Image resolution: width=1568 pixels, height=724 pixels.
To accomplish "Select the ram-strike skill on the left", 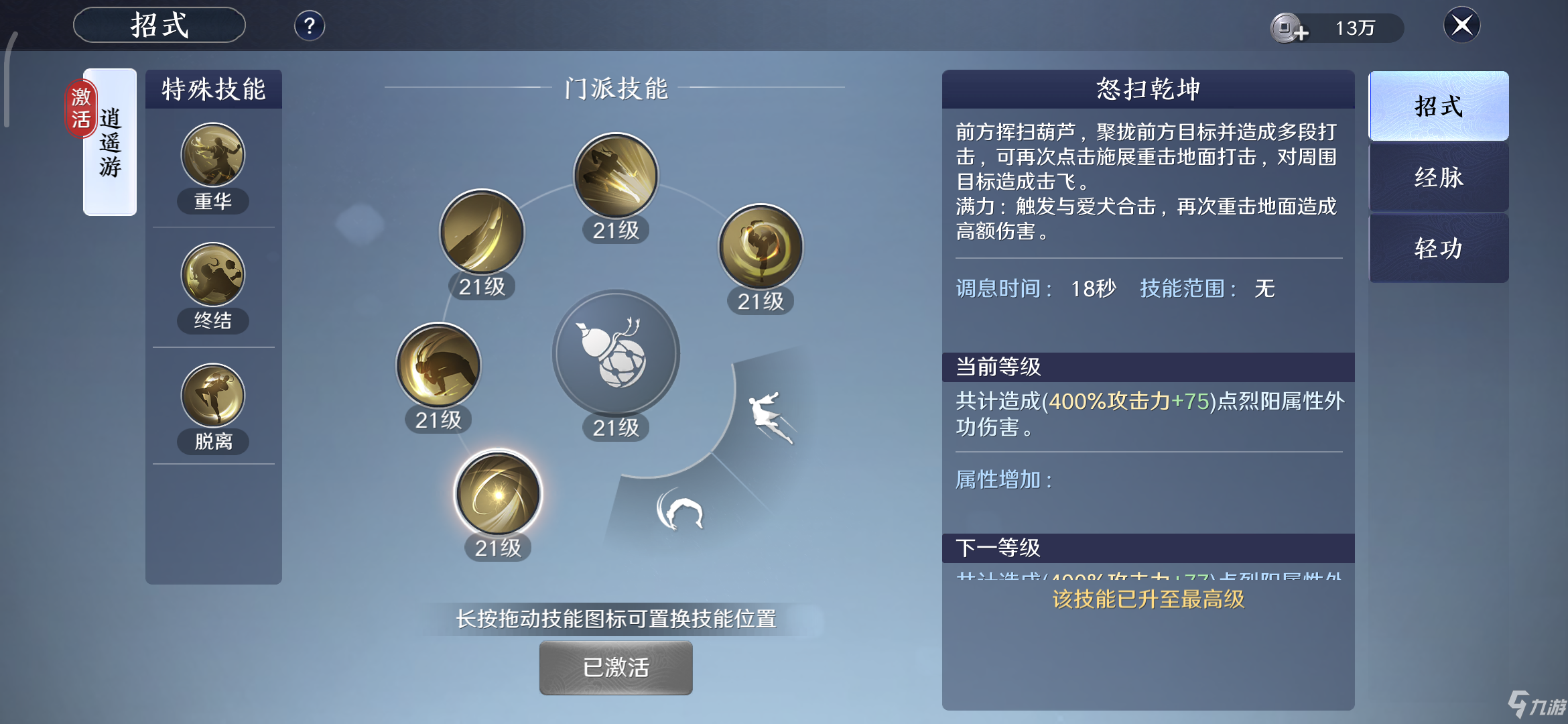I will point(438,364).
